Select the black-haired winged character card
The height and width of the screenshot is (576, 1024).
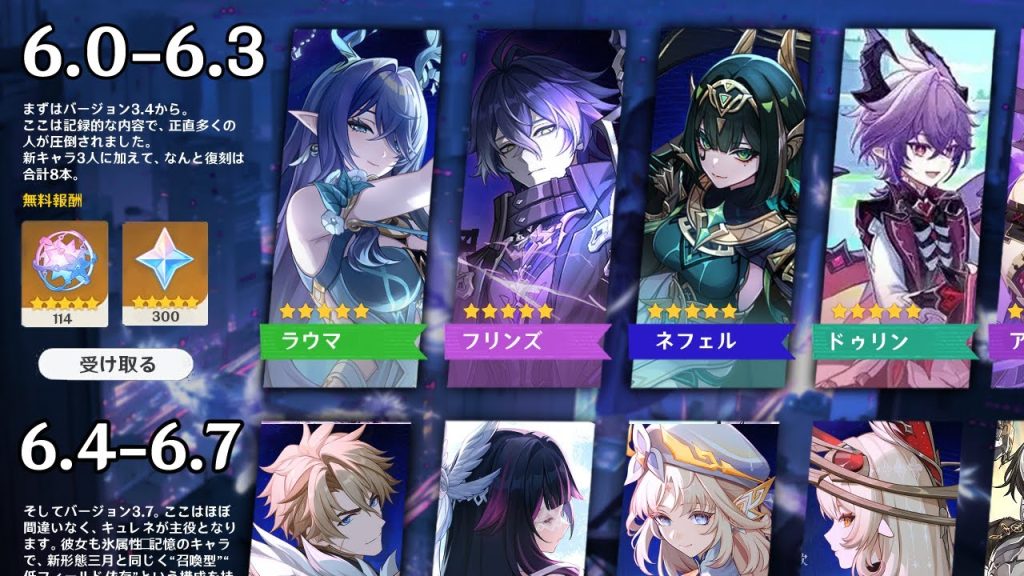517,498
